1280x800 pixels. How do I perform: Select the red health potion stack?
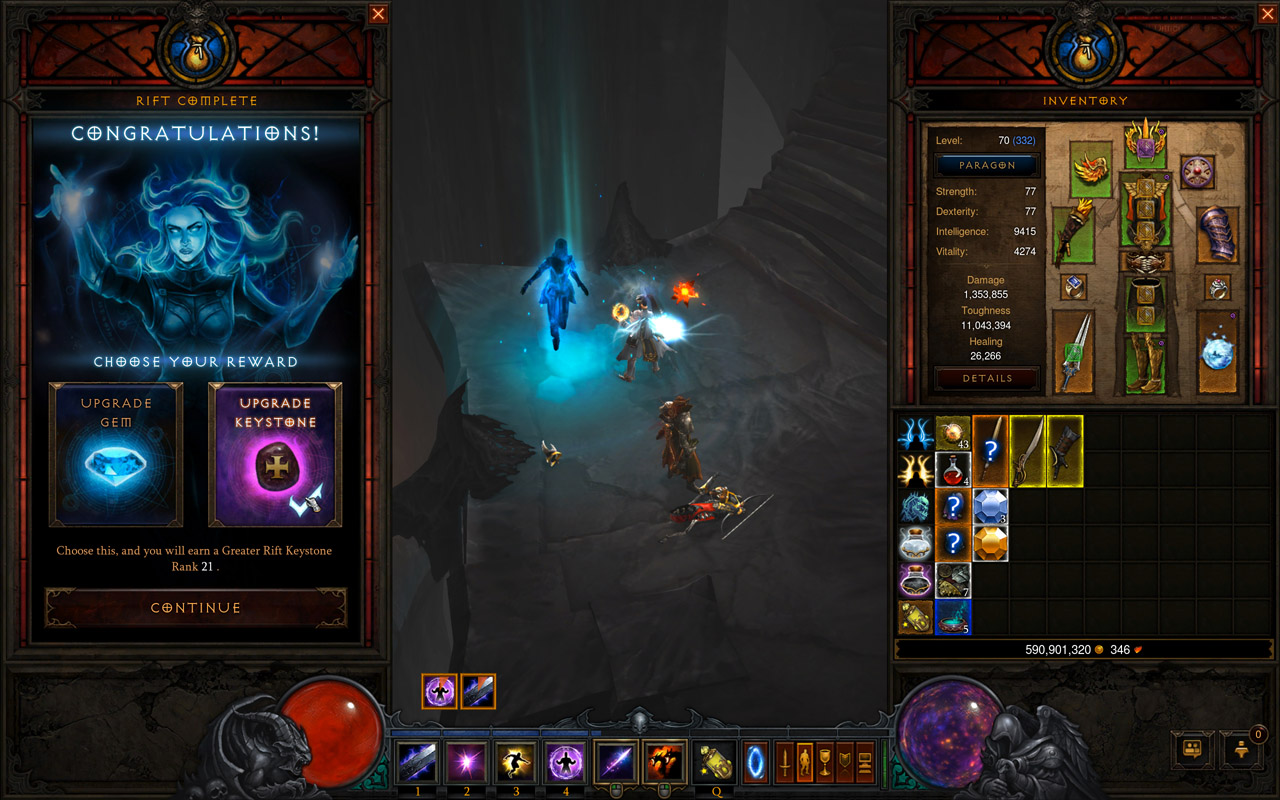pyautogui.click(x=952, y=468)
